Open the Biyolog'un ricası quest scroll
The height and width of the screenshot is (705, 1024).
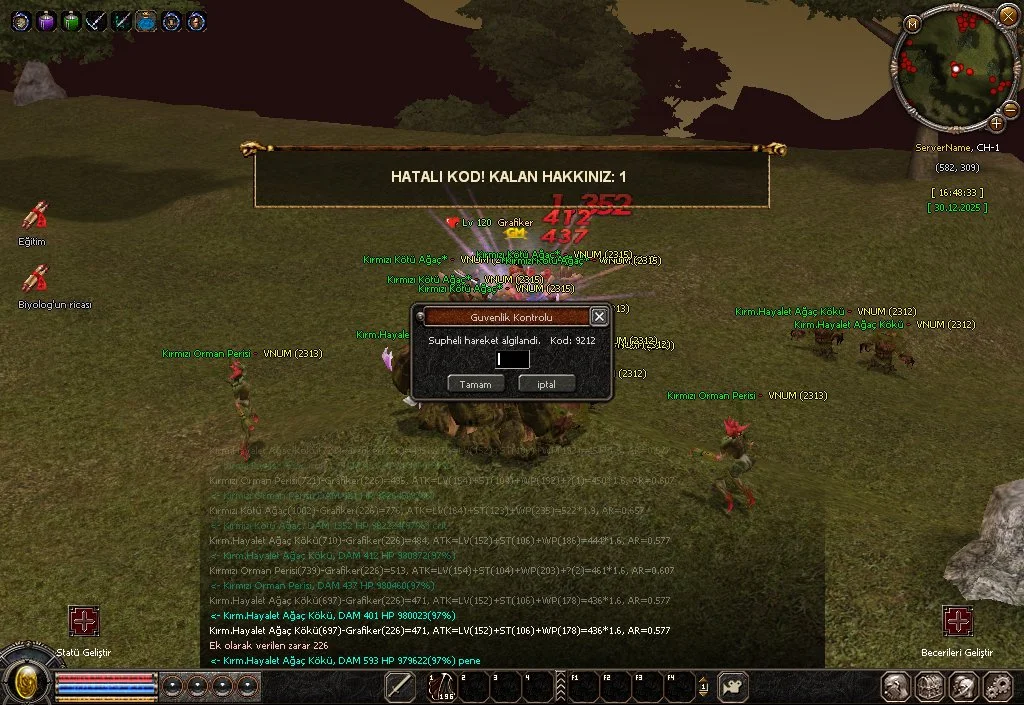coord(36,278)
